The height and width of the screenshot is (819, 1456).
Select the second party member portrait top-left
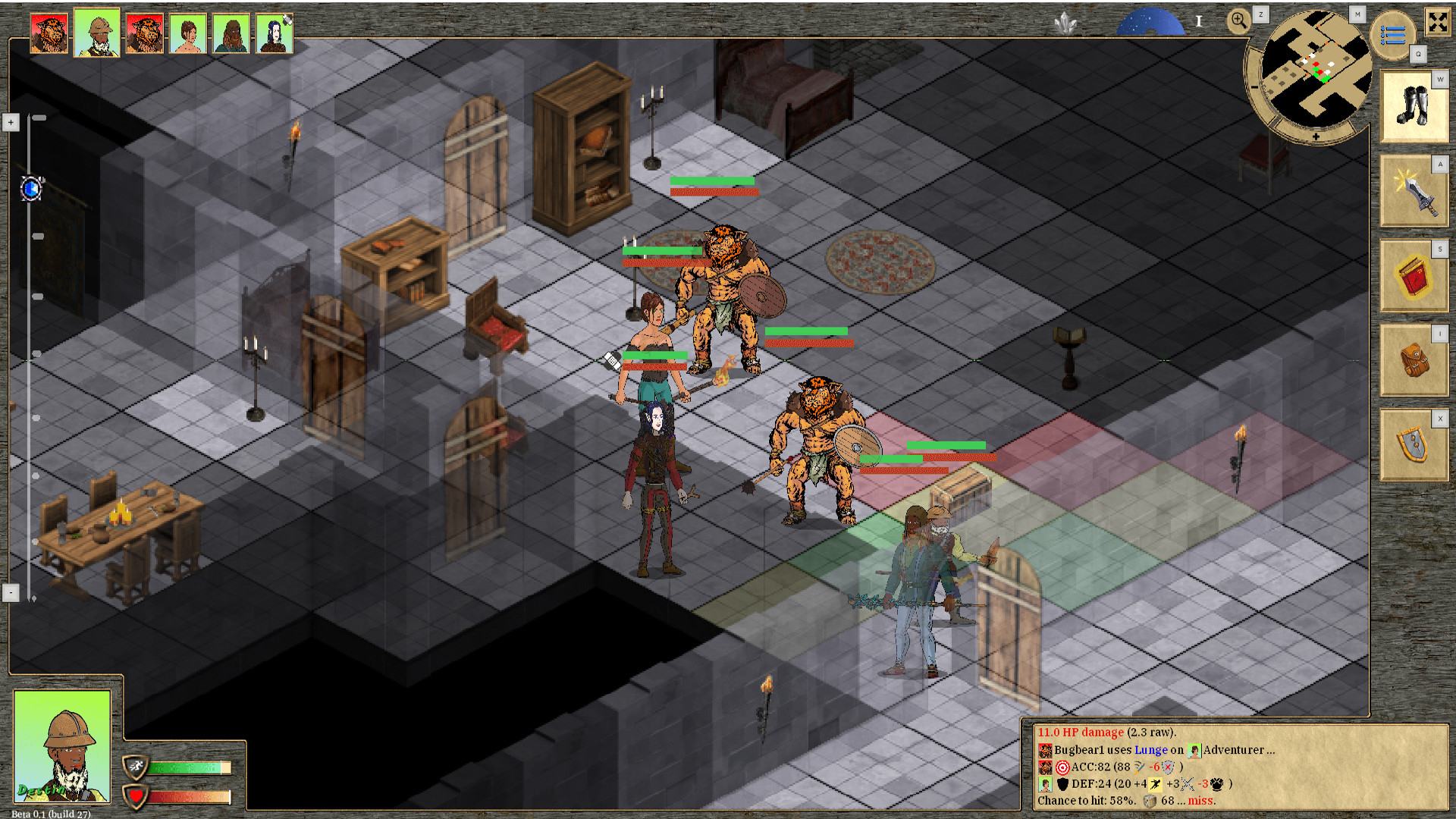click(x=96, y=32)
